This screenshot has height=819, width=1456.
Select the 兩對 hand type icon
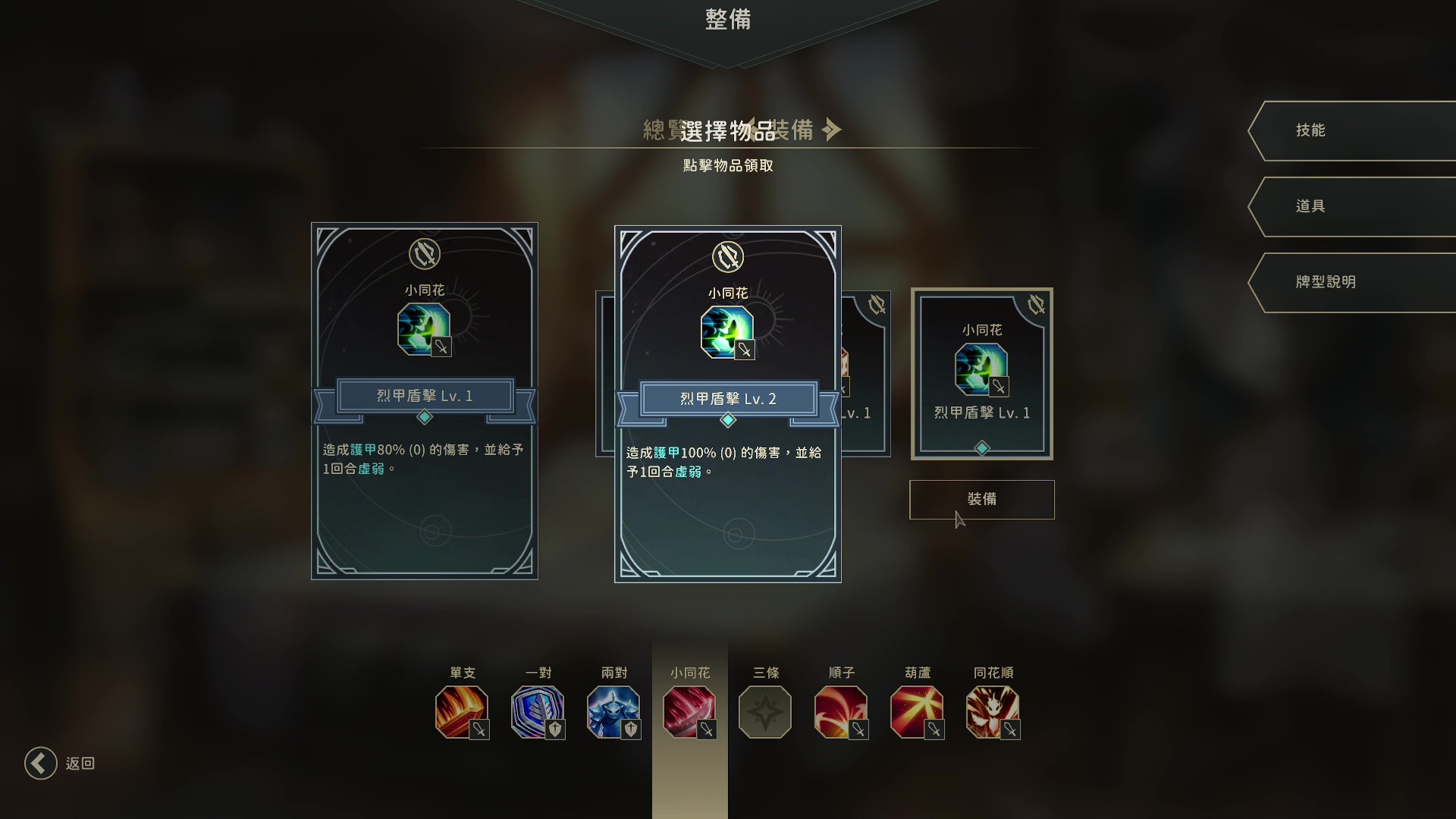pos(613,713)
